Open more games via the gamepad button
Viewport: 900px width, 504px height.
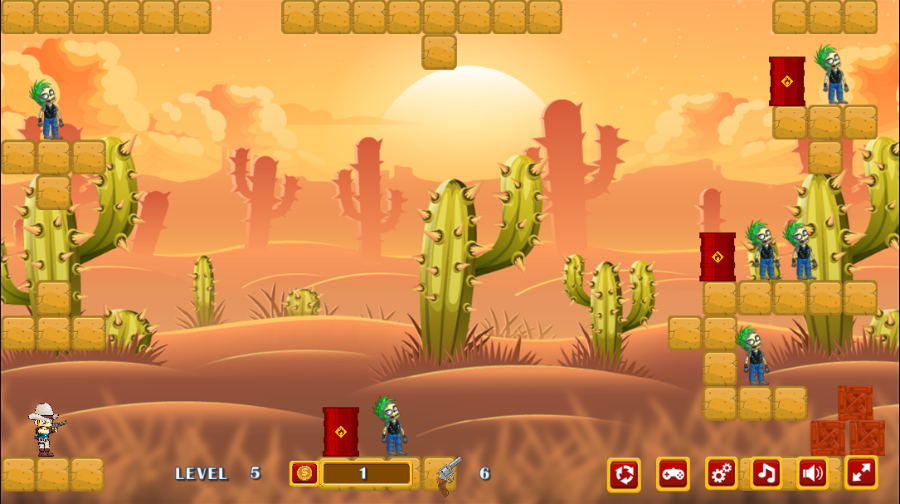(x=673, y=474)
